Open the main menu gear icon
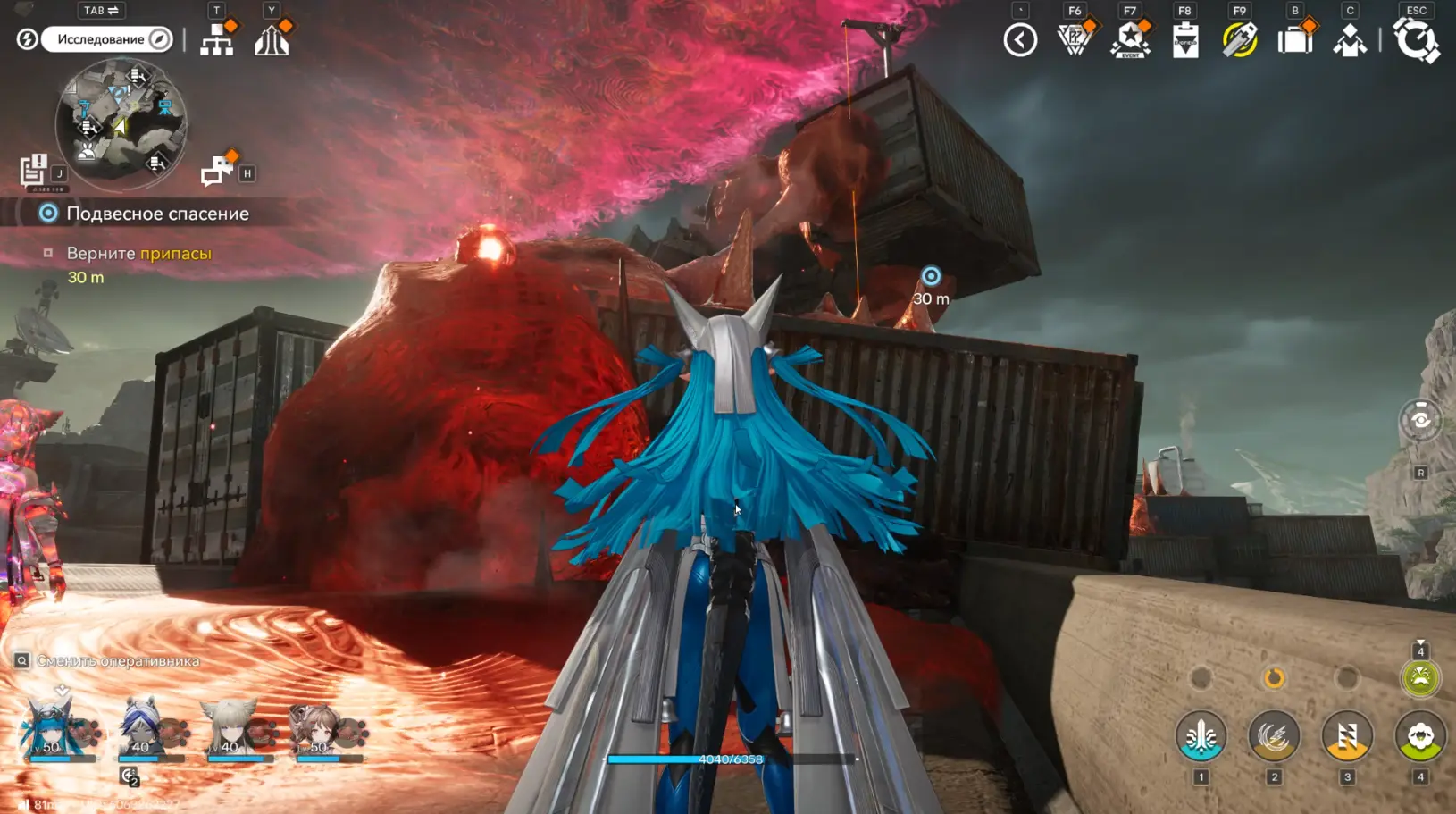This screenshot has height=814, width=1456. [x=1416, y=40]
